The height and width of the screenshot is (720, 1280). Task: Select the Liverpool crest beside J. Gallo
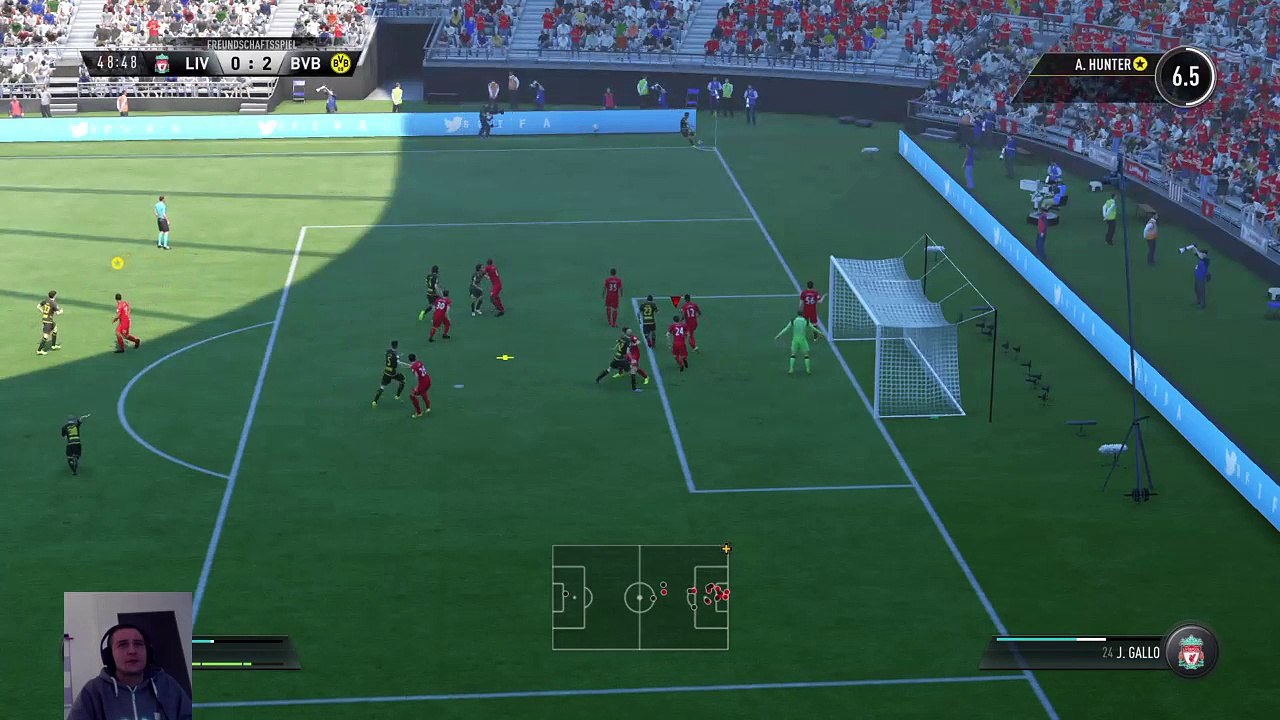(1190, 654)
